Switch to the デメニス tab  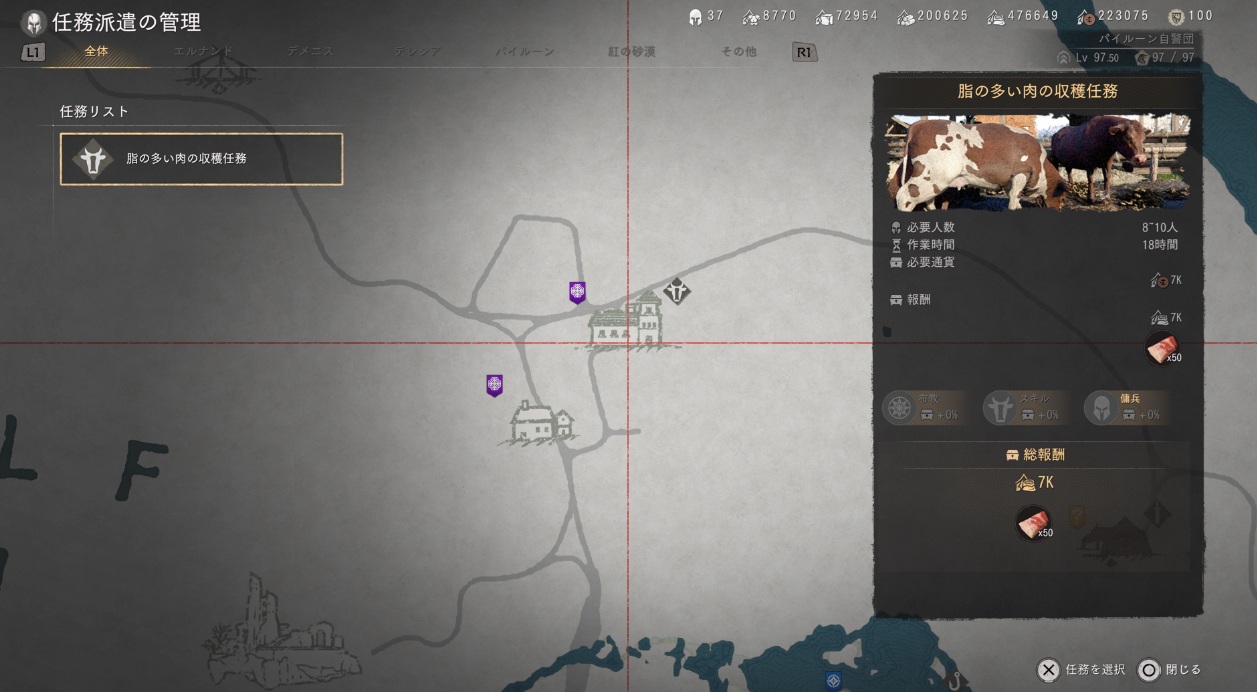tap(310, 51)
